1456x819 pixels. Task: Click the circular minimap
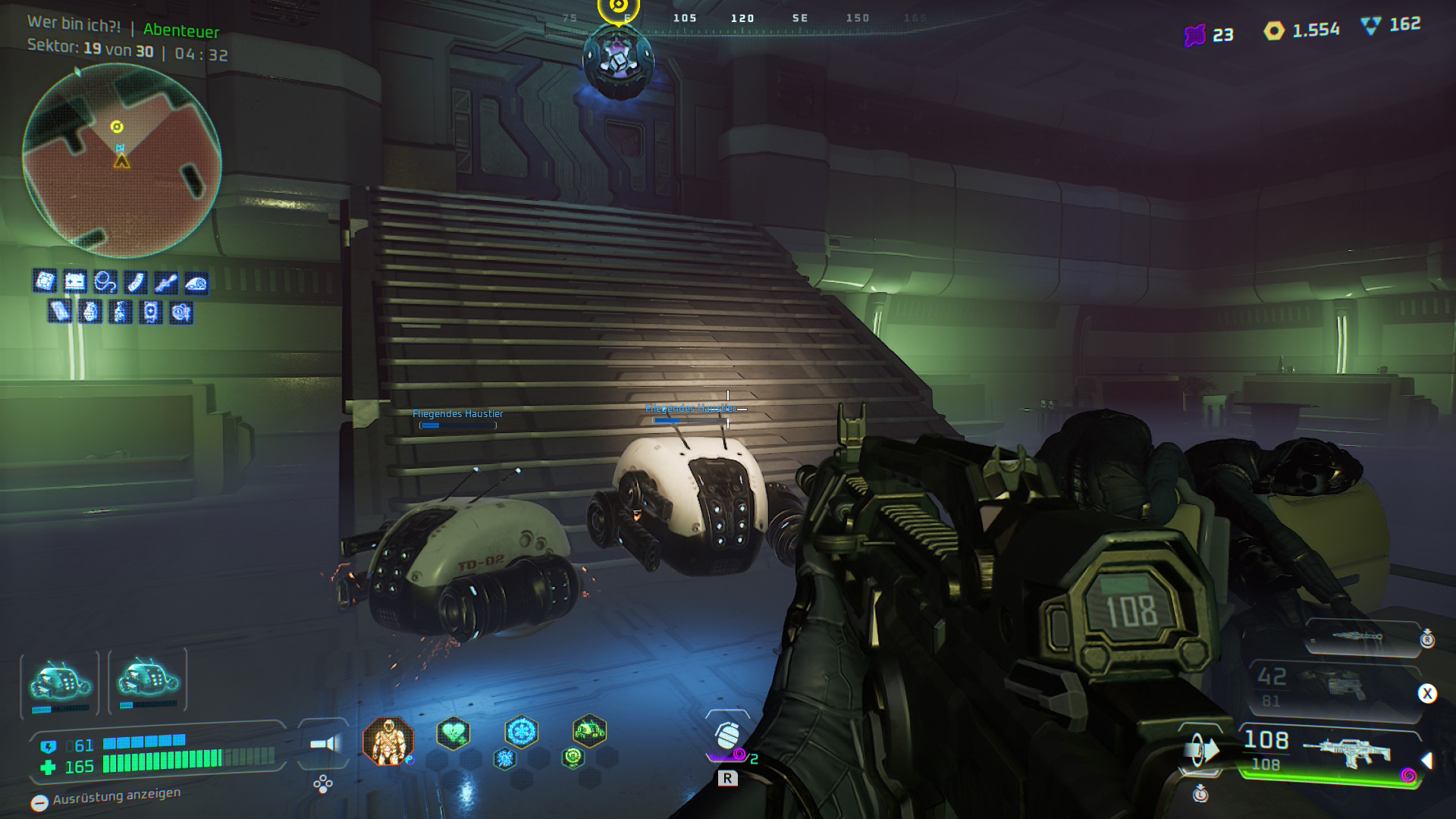[x=121, y=161]
